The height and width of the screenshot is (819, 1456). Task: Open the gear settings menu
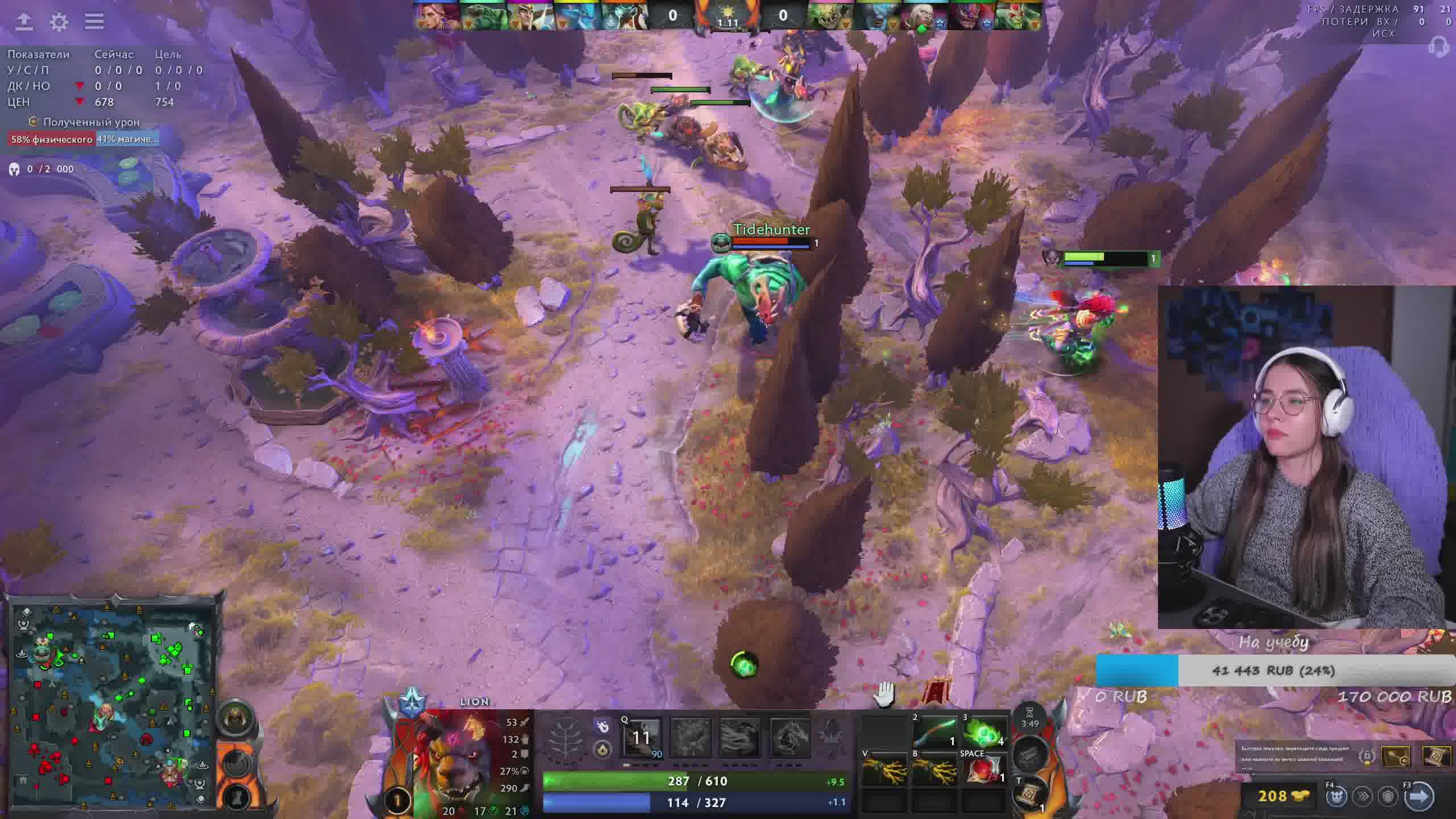[59, 22]
